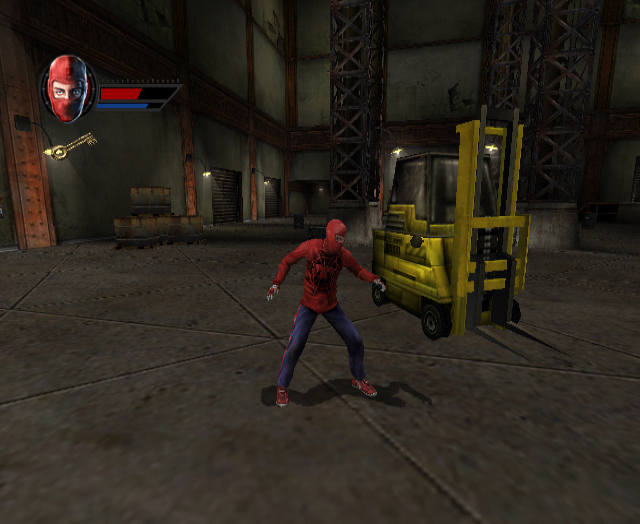This screenshot has width=640, height=524.
Task: Select the golden key icon
Action: pos(70,146)
